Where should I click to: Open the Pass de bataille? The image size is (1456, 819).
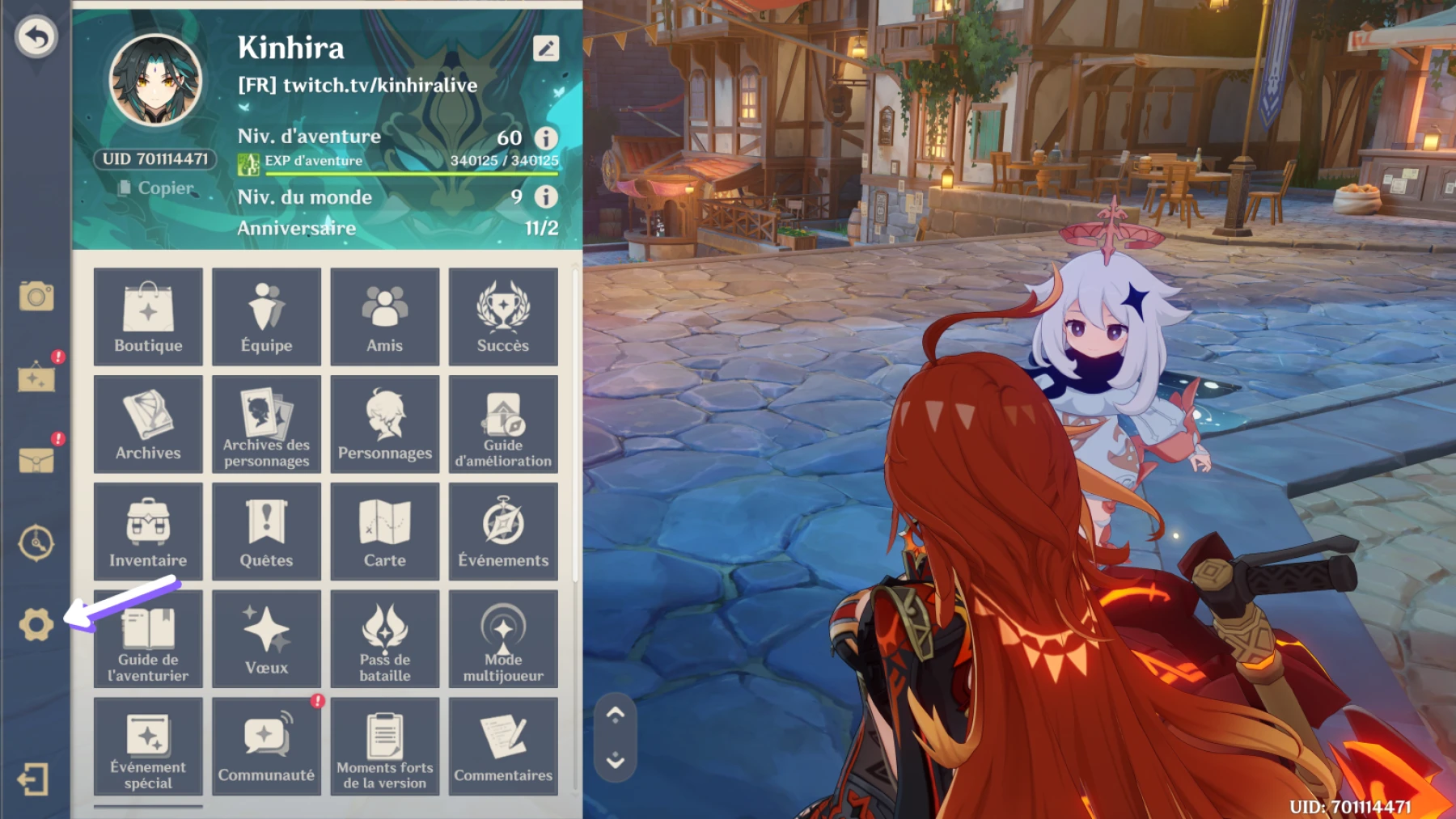pyautogui.click(x=385, y=638)
